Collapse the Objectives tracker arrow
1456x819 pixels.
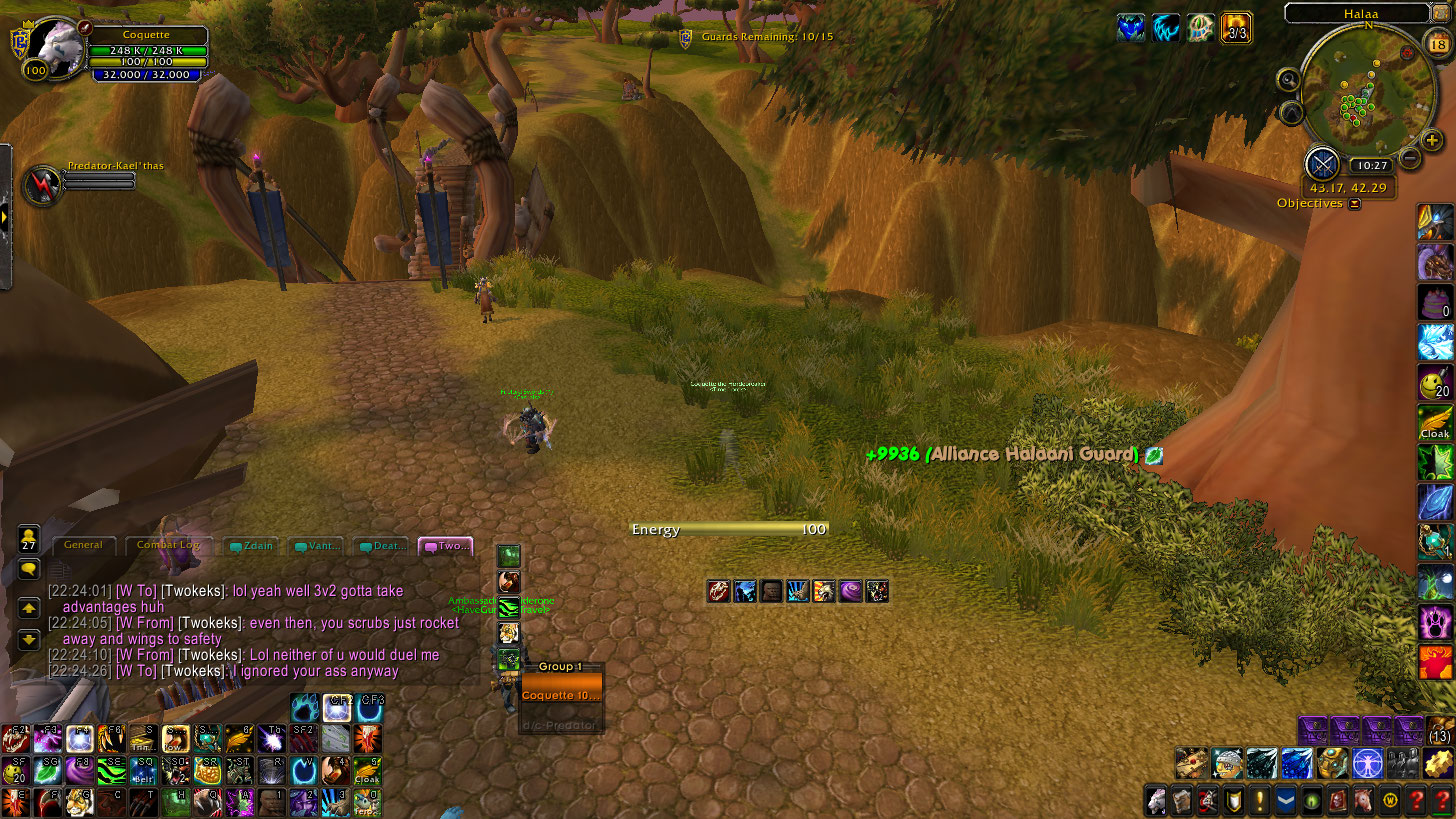click(1354, 204)
